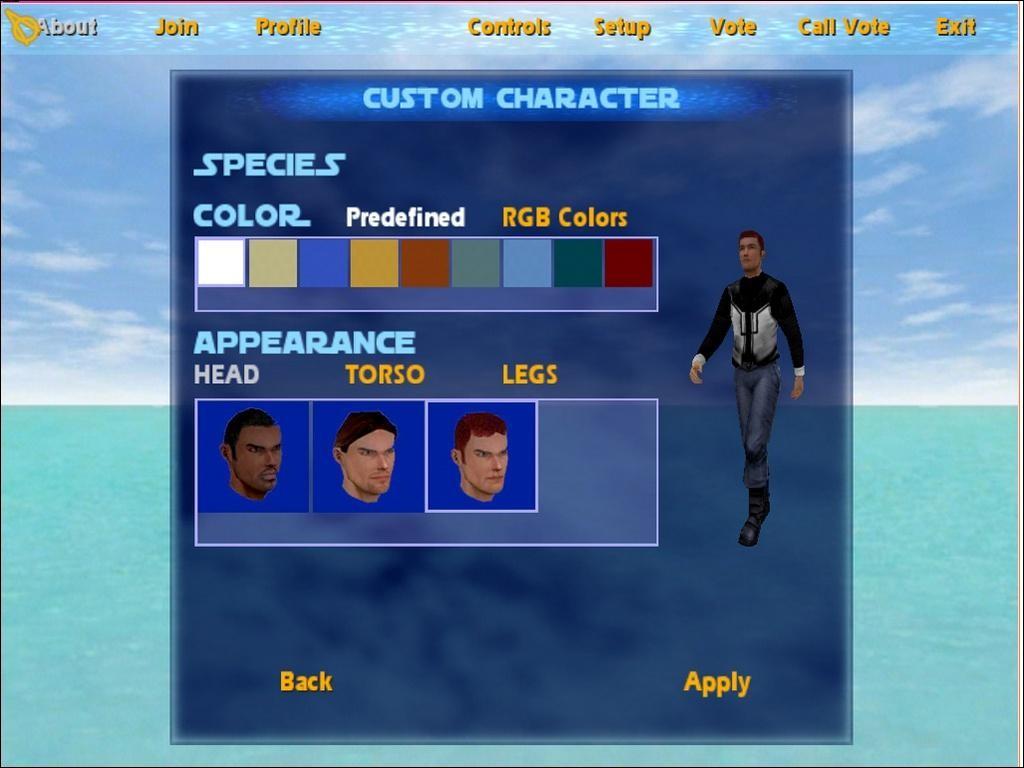This screenshot has width=1024, height=768.
Task: Open the Join menu
Action: pyautogui.click(x=176, y=27)
